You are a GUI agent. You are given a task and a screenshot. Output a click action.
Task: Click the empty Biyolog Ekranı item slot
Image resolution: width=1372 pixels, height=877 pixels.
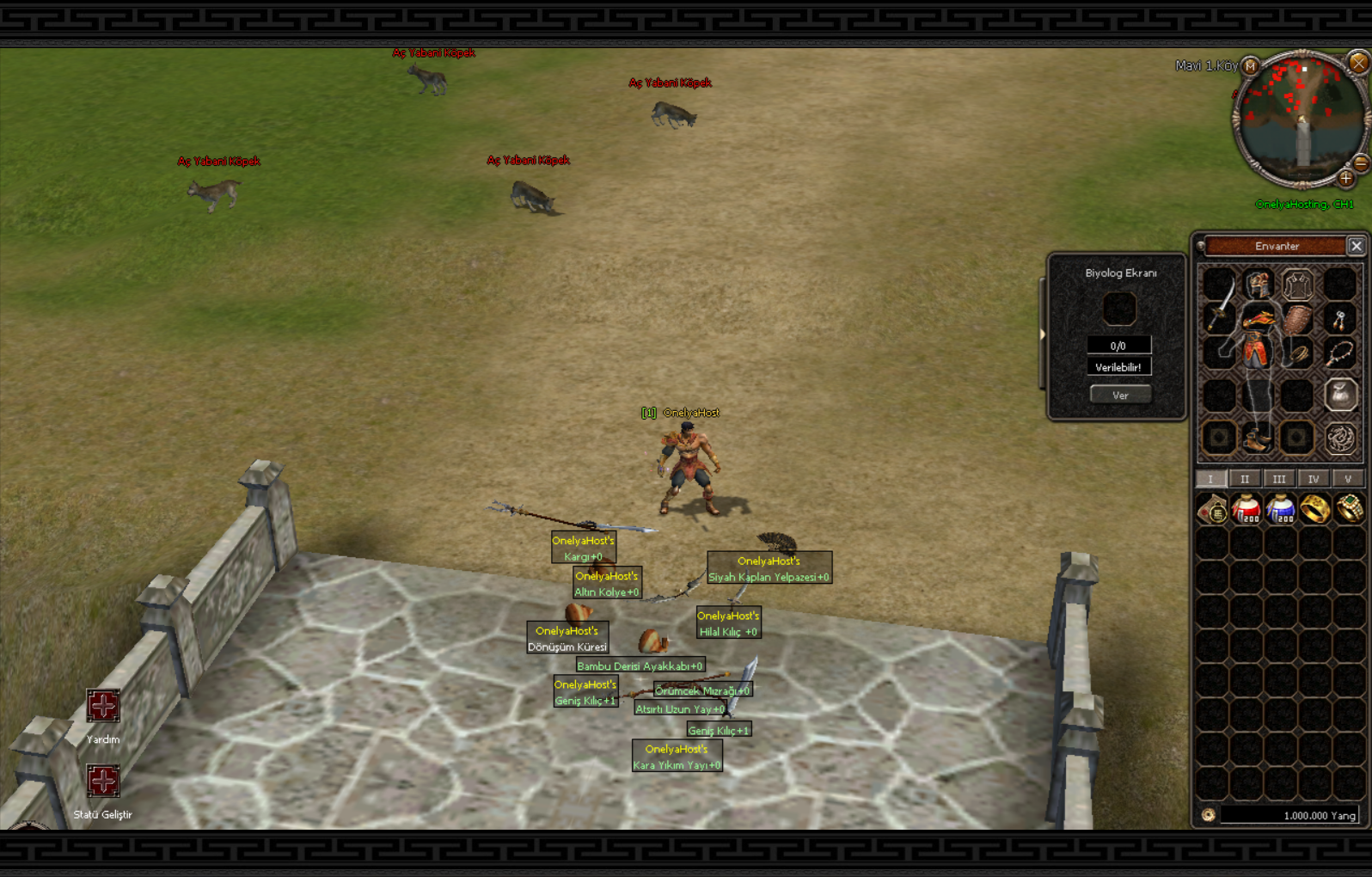coord(1119,309)
